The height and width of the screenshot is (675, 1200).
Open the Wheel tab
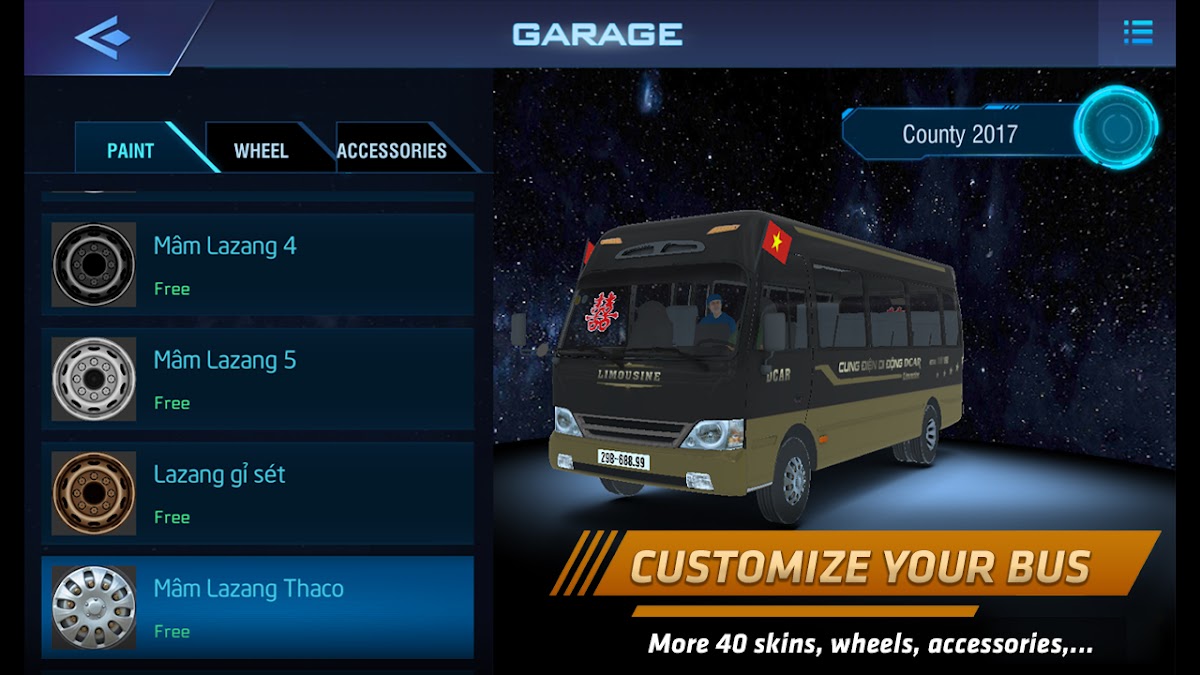coord(261,151)
